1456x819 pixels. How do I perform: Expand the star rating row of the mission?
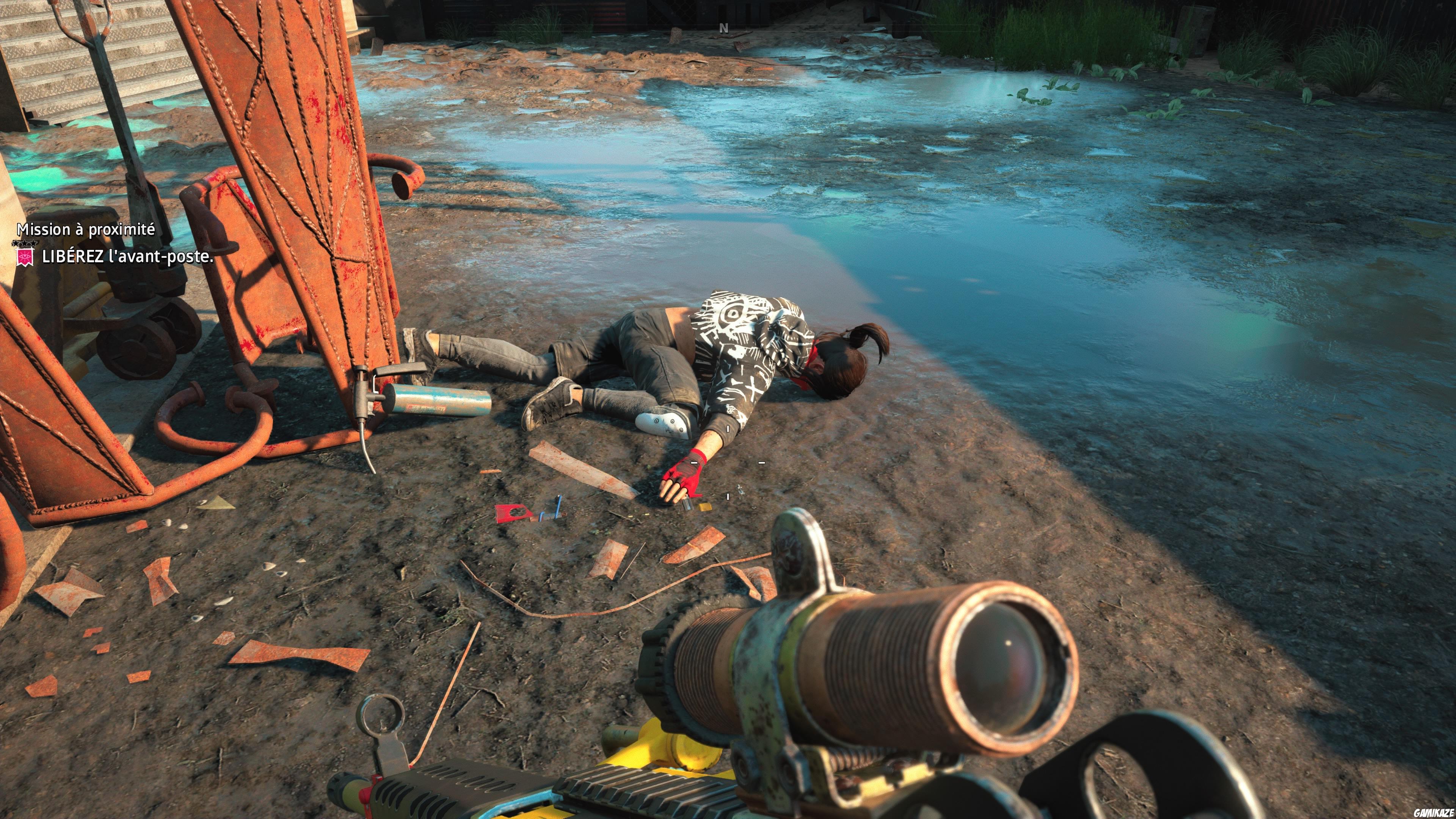25,243
